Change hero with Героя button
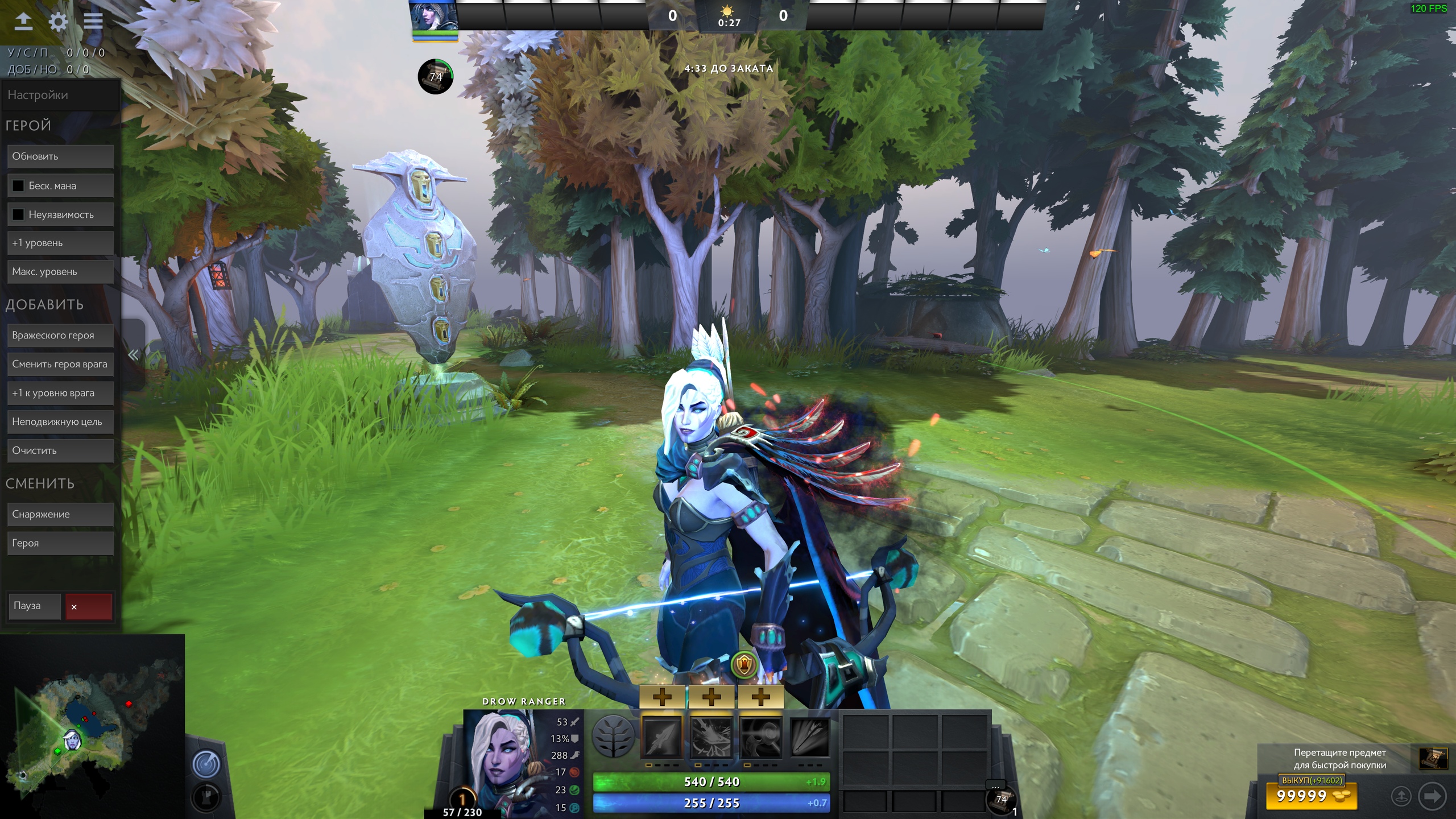 [x=60, y=543]
